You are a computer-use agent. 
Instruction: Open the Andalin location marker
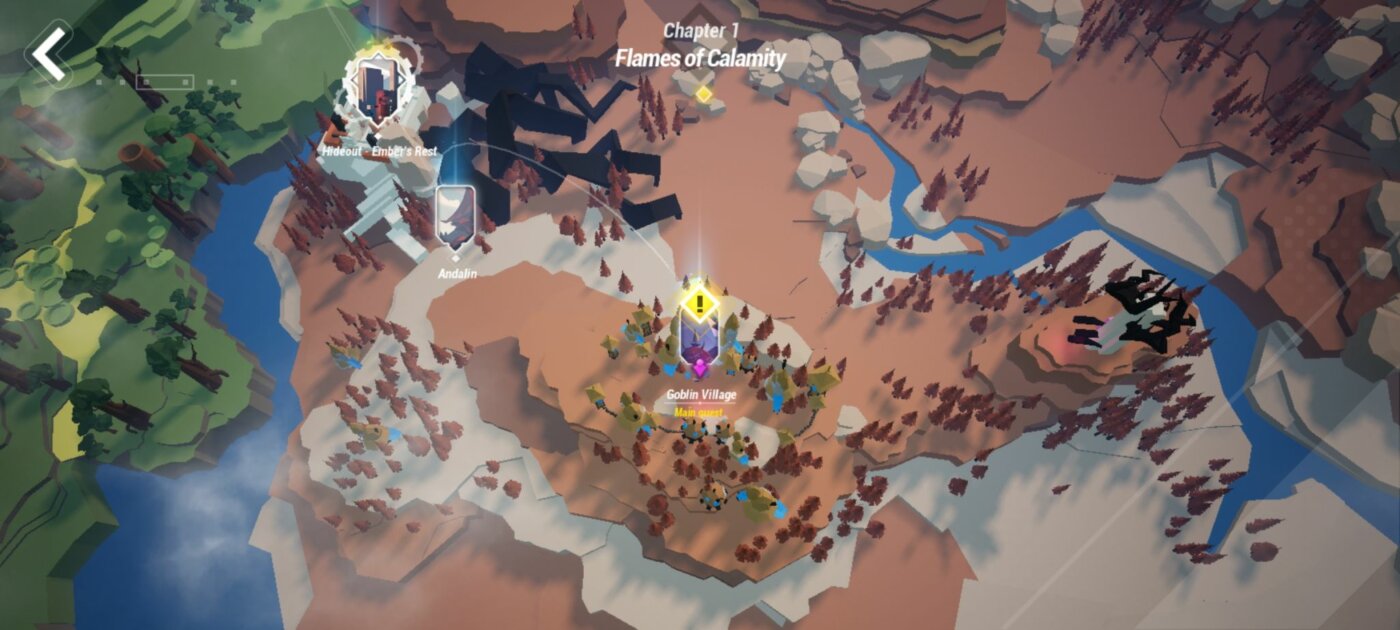[x=454, y=217]
